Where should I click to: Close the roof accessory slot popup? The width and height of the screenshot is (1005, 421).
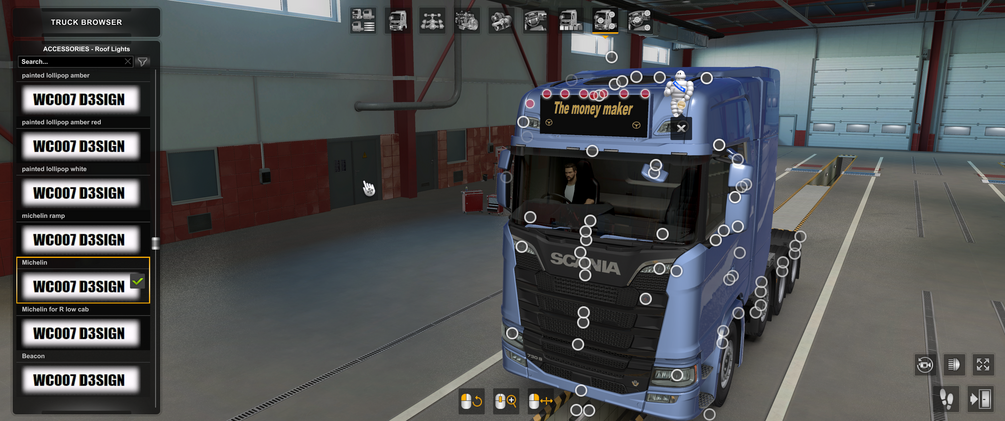point(681,128)
